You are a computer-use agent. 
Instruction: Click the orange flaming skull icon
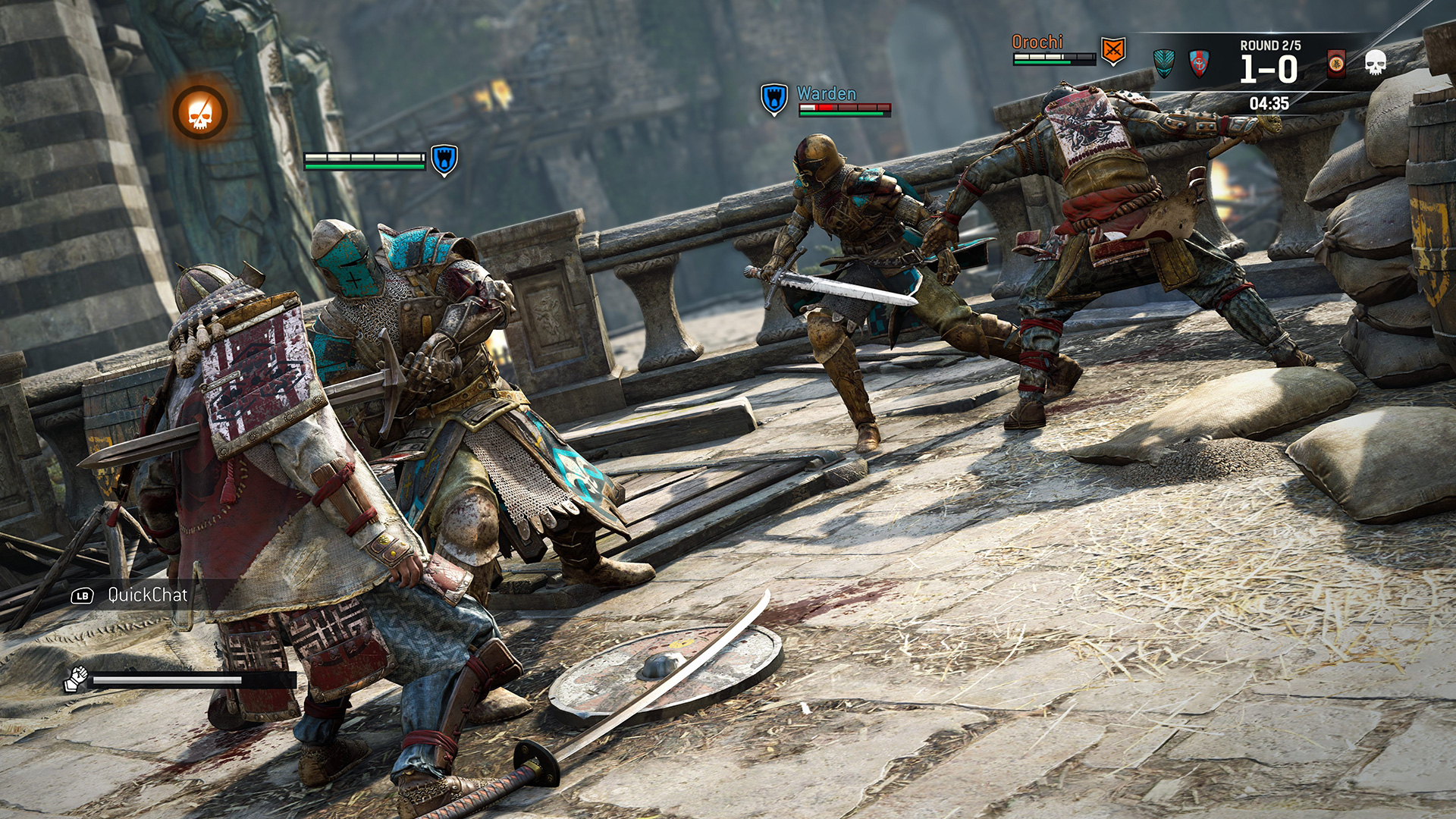pos(199,112)
